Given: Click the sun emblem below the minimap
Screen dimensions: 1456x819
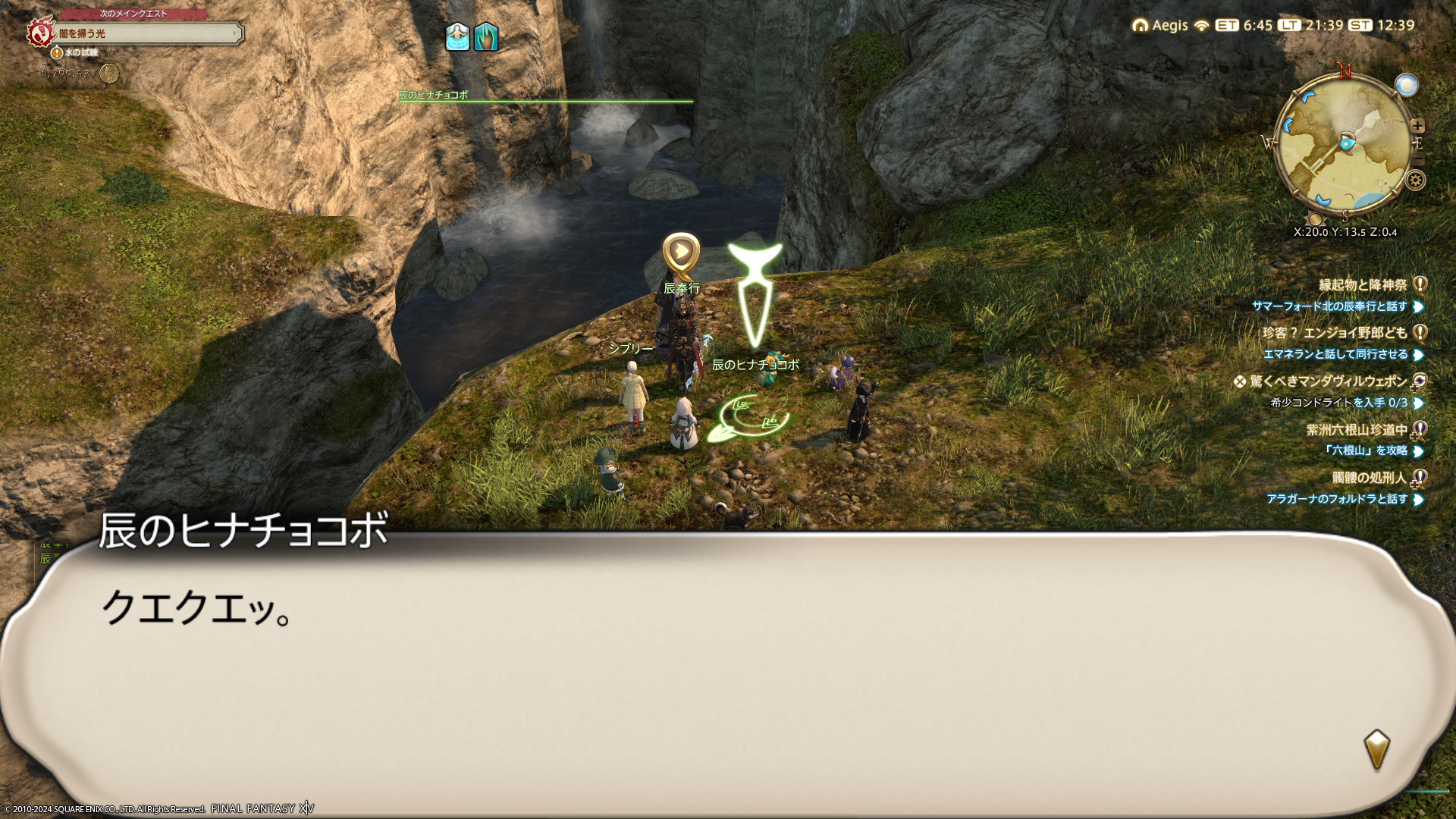Looking at the screenshot, I should (1316, 219).
